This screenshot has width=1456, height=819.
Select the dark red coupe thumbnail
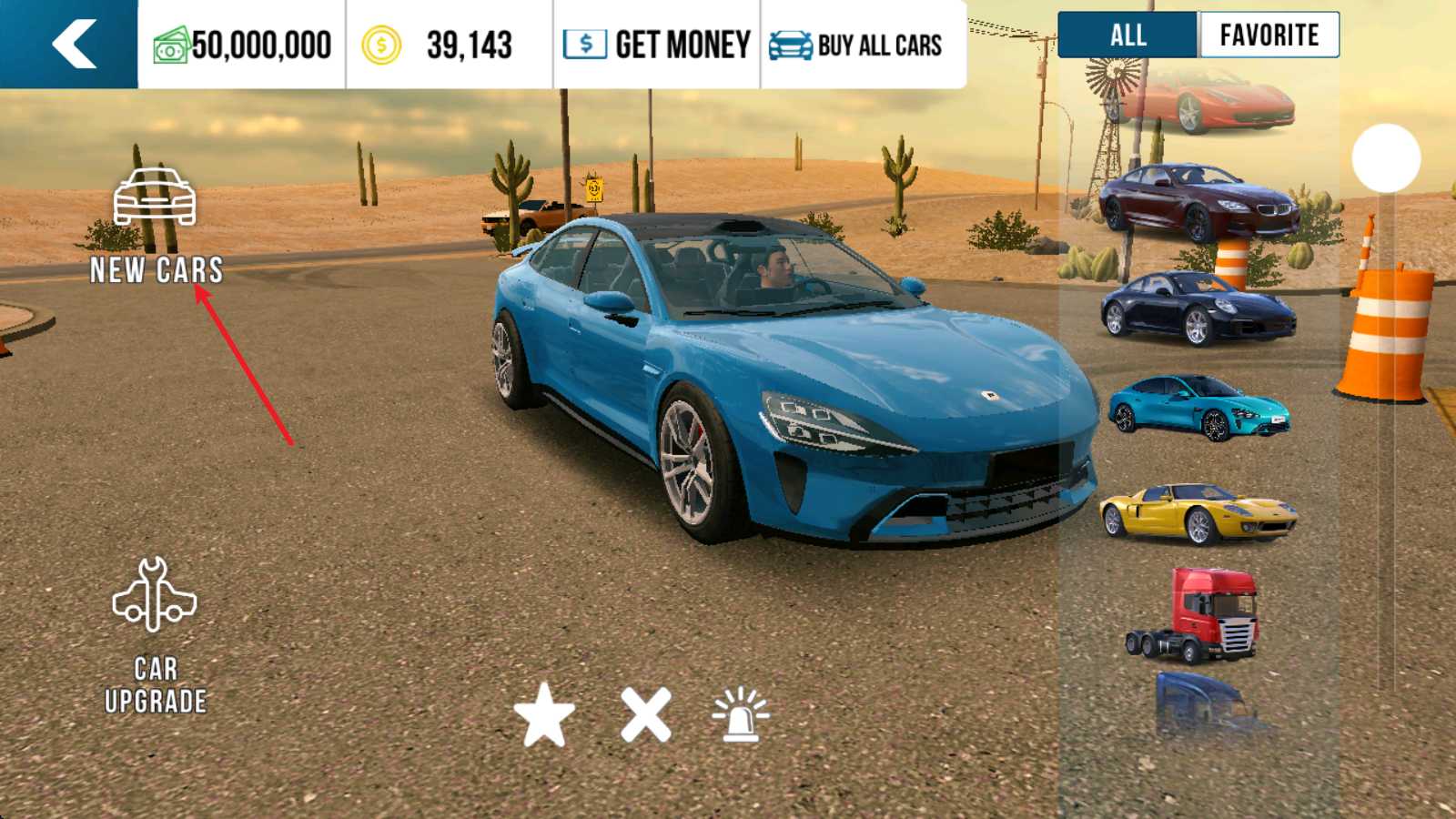pos(1198,202)
